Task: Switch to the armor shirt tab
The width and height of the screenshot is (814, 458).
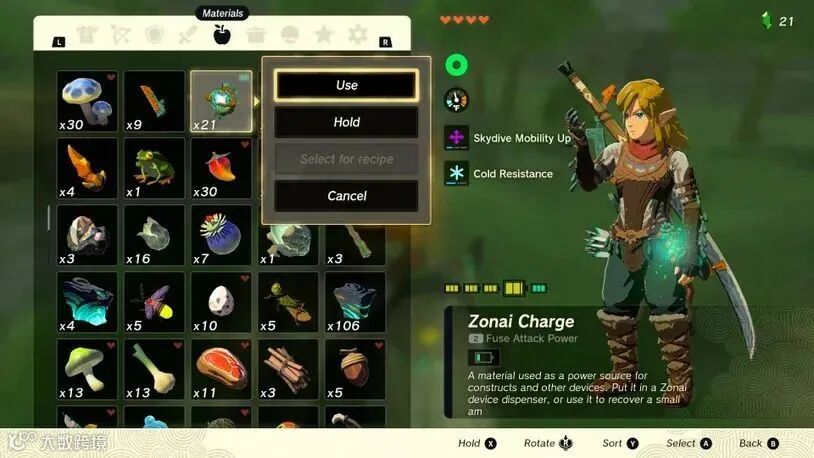Action: (x=86, y=36)
